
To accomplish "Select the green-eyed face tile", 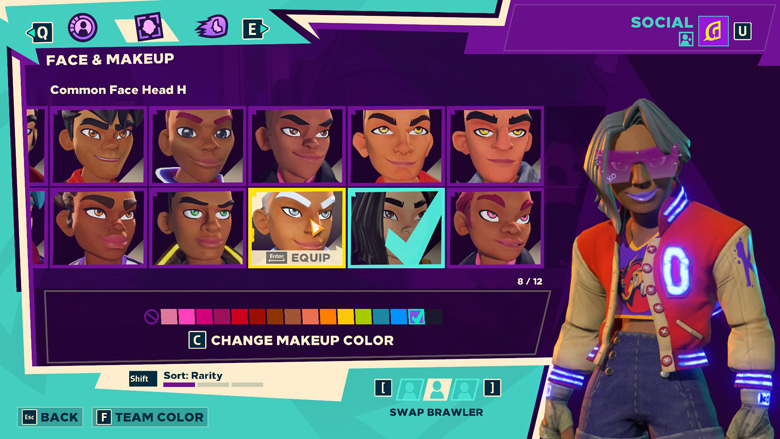I will (198, 228).
